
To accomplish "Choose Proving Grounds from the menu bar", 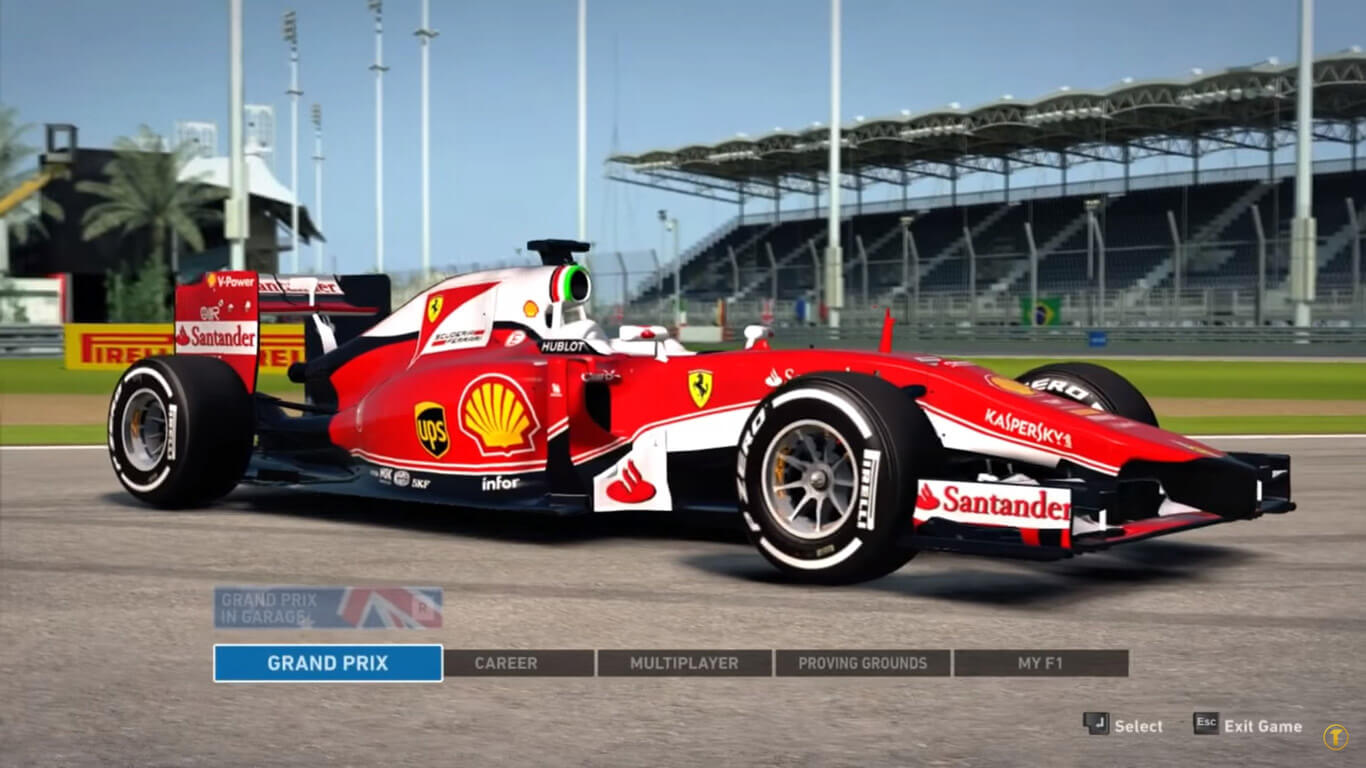I will click(862, 663).
